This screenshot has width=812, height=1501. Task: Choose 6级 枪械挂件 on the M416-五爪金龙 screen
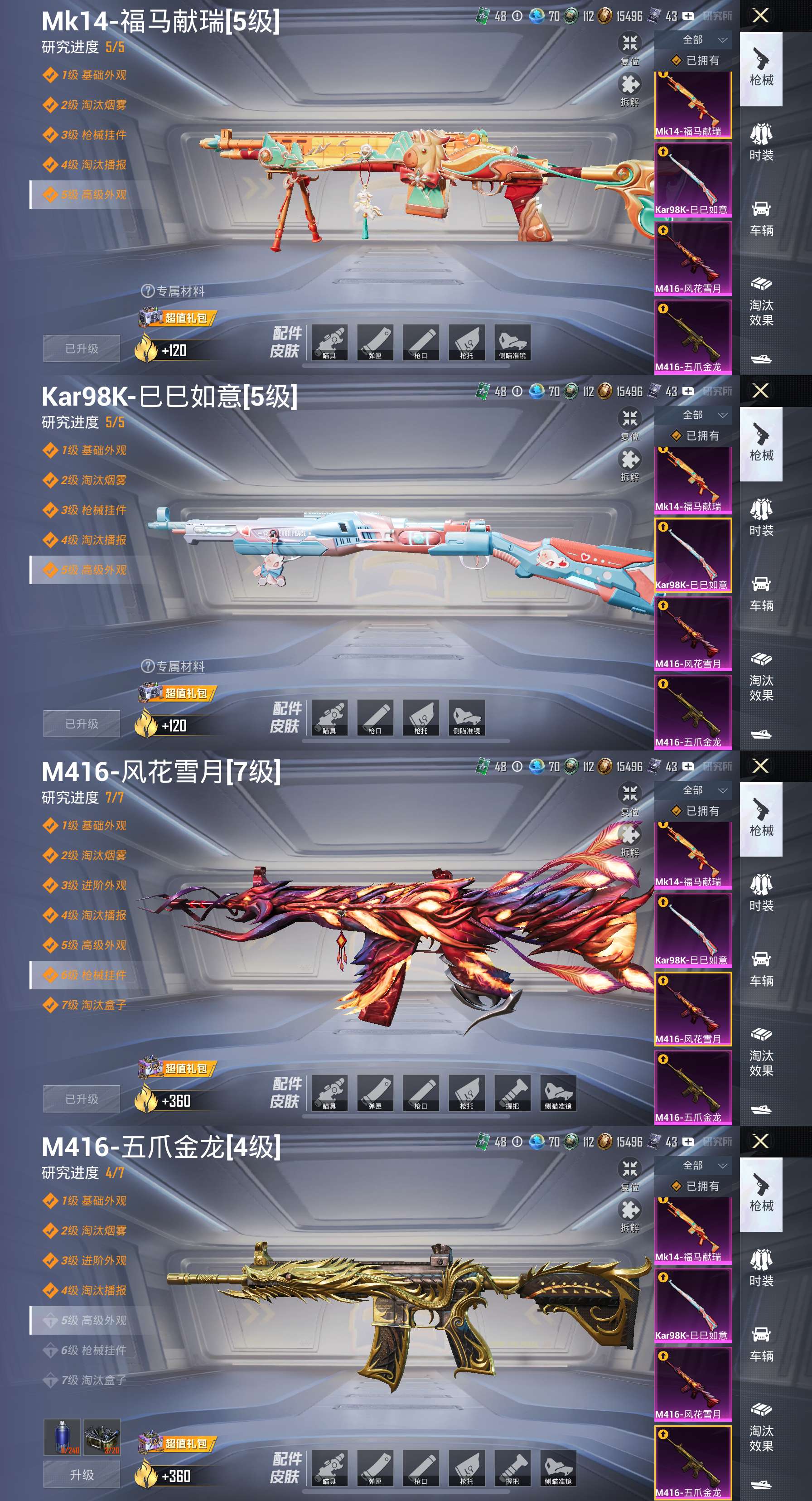(93, 1350)
